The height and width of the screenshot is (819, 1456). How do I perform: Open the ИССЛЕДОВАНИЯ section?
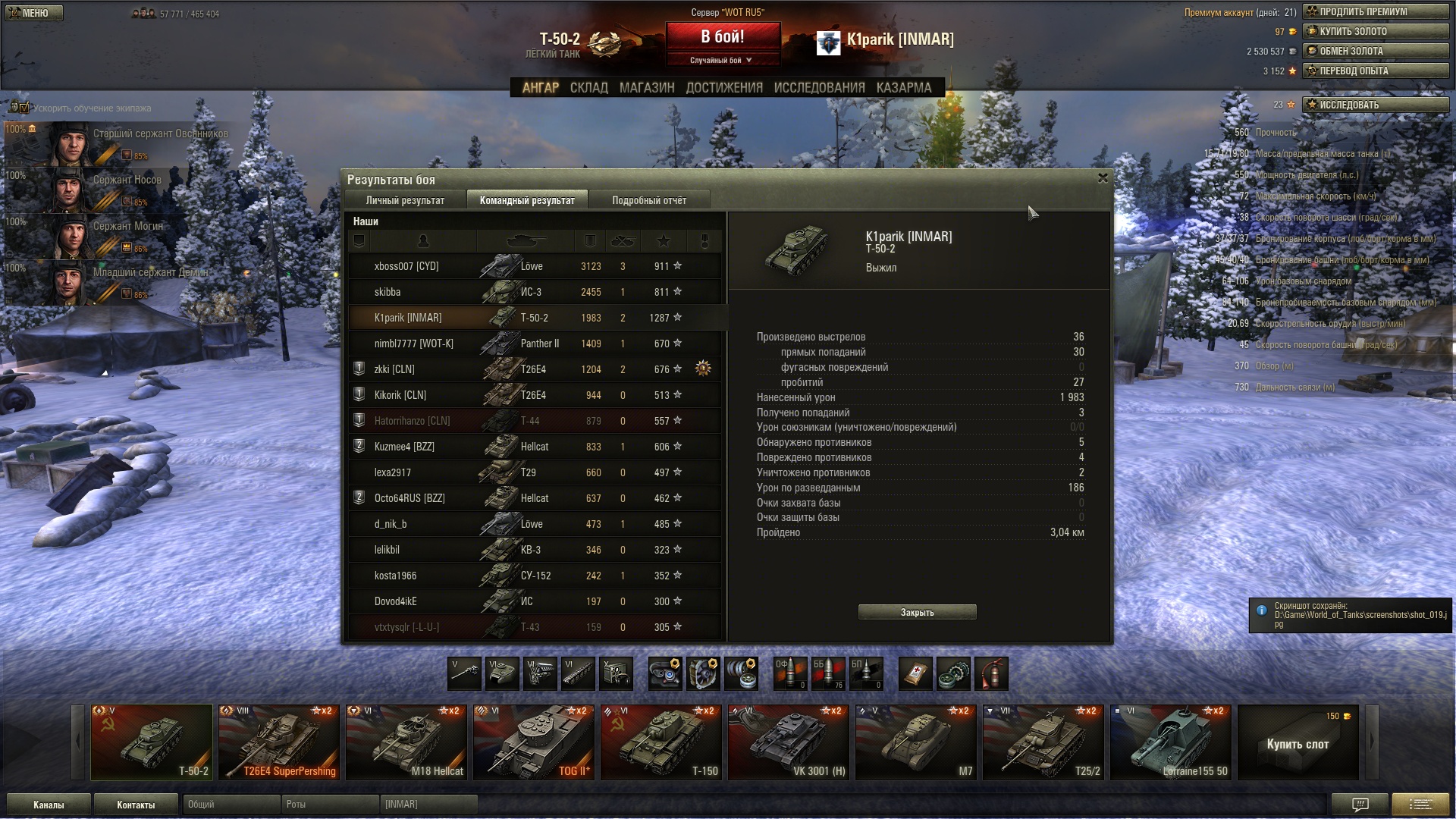pos(819,88)
